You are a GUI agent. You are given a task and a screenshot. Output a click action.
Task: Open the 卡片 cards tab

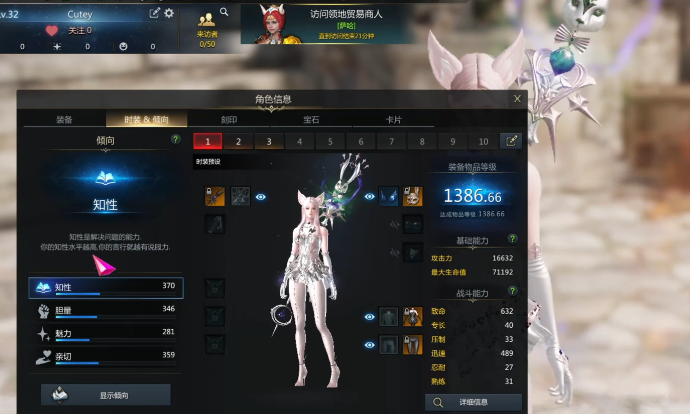394,119
